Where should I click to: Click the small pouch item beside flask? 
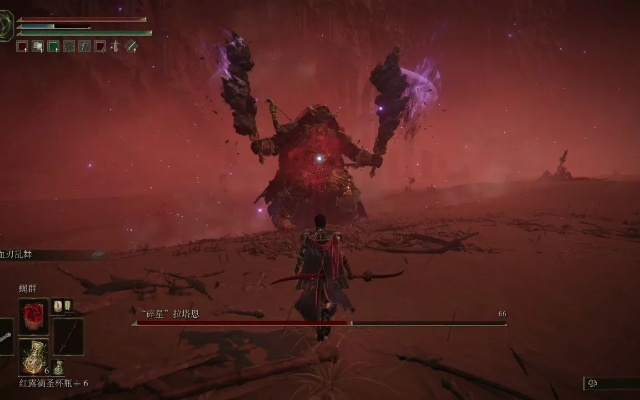[x=58, y=367]
